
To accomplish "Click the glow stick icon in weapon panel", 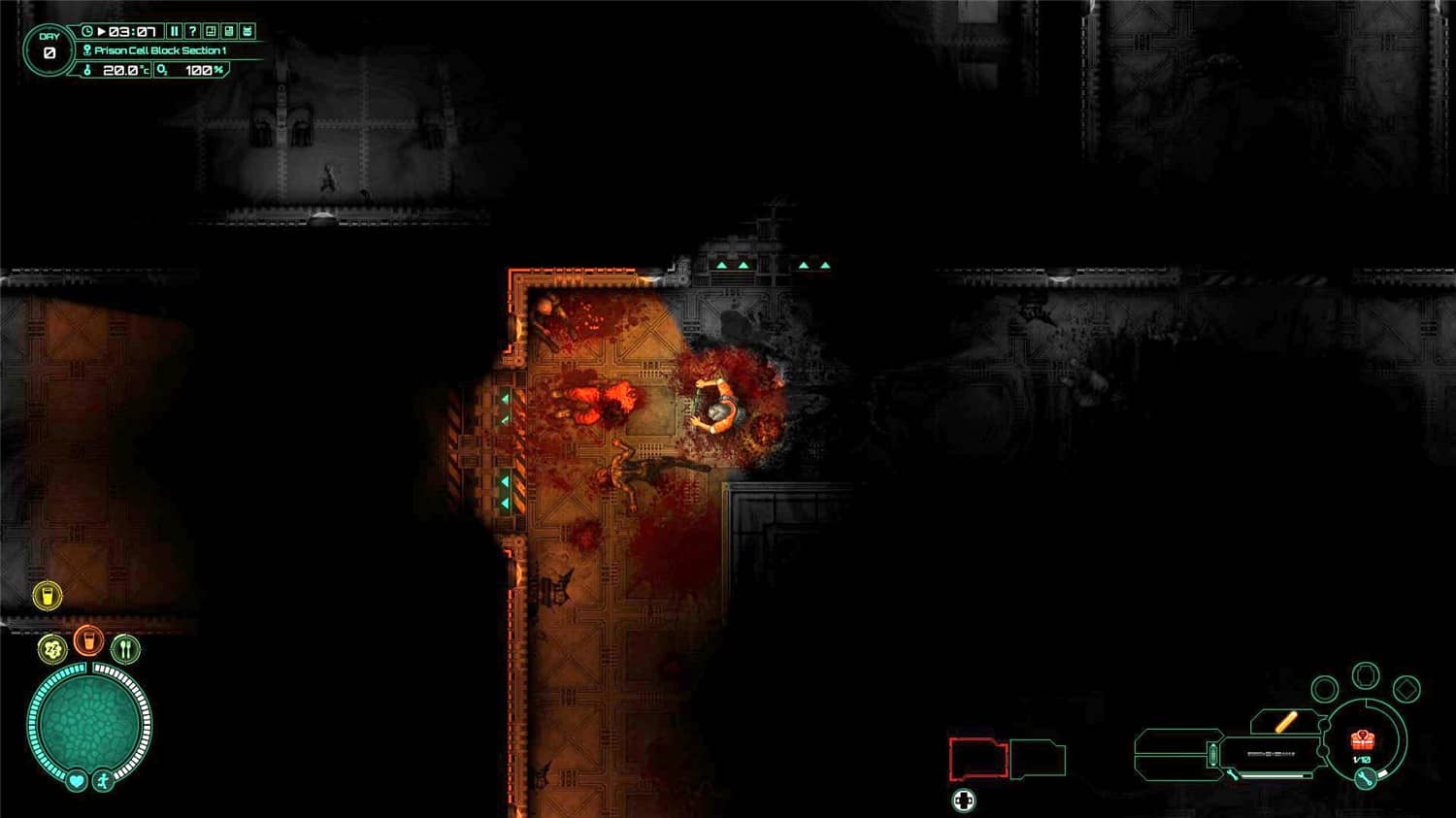I will [x=1286, y=722].
